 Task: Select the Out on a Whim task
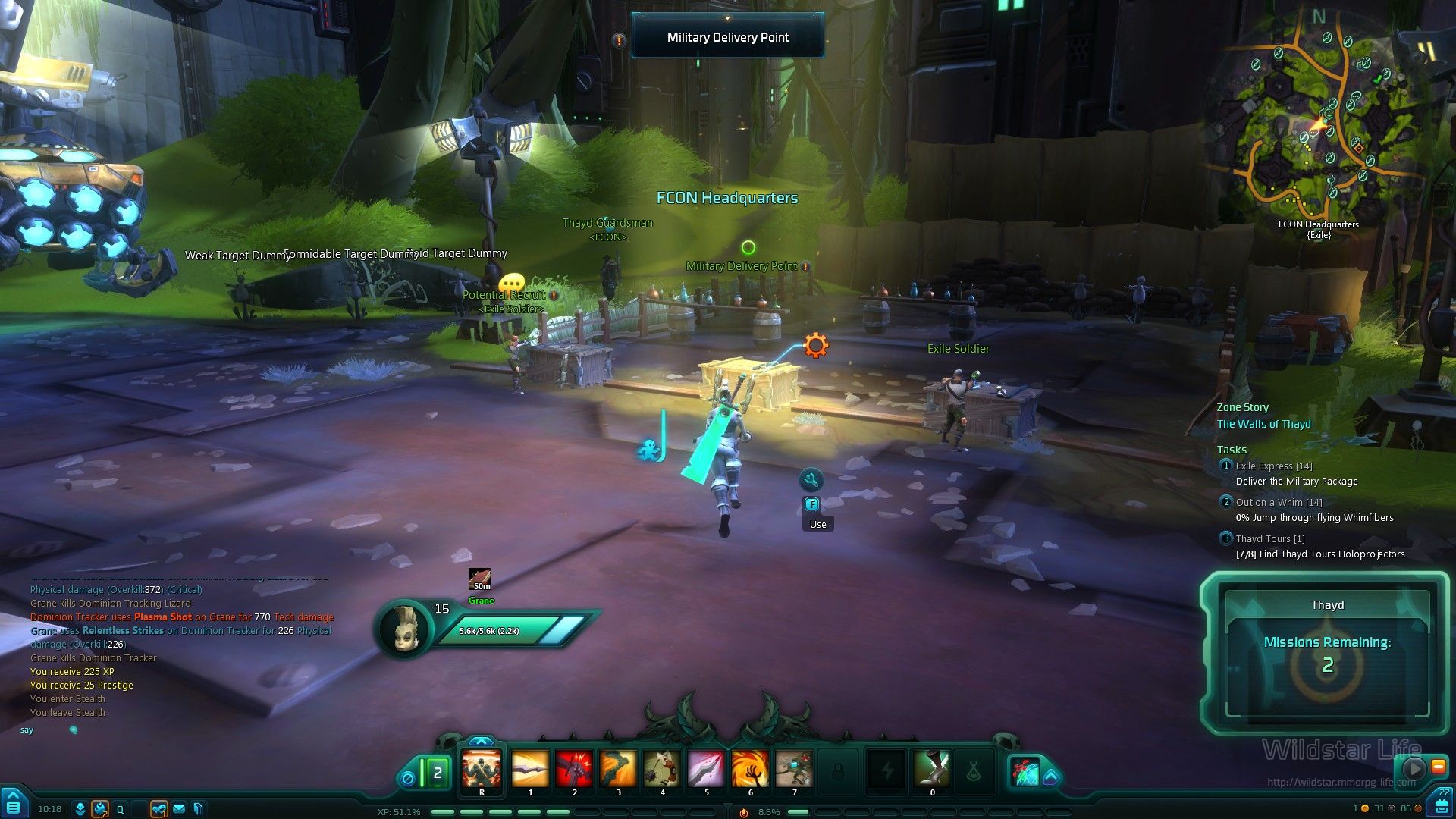point(1279,503)
